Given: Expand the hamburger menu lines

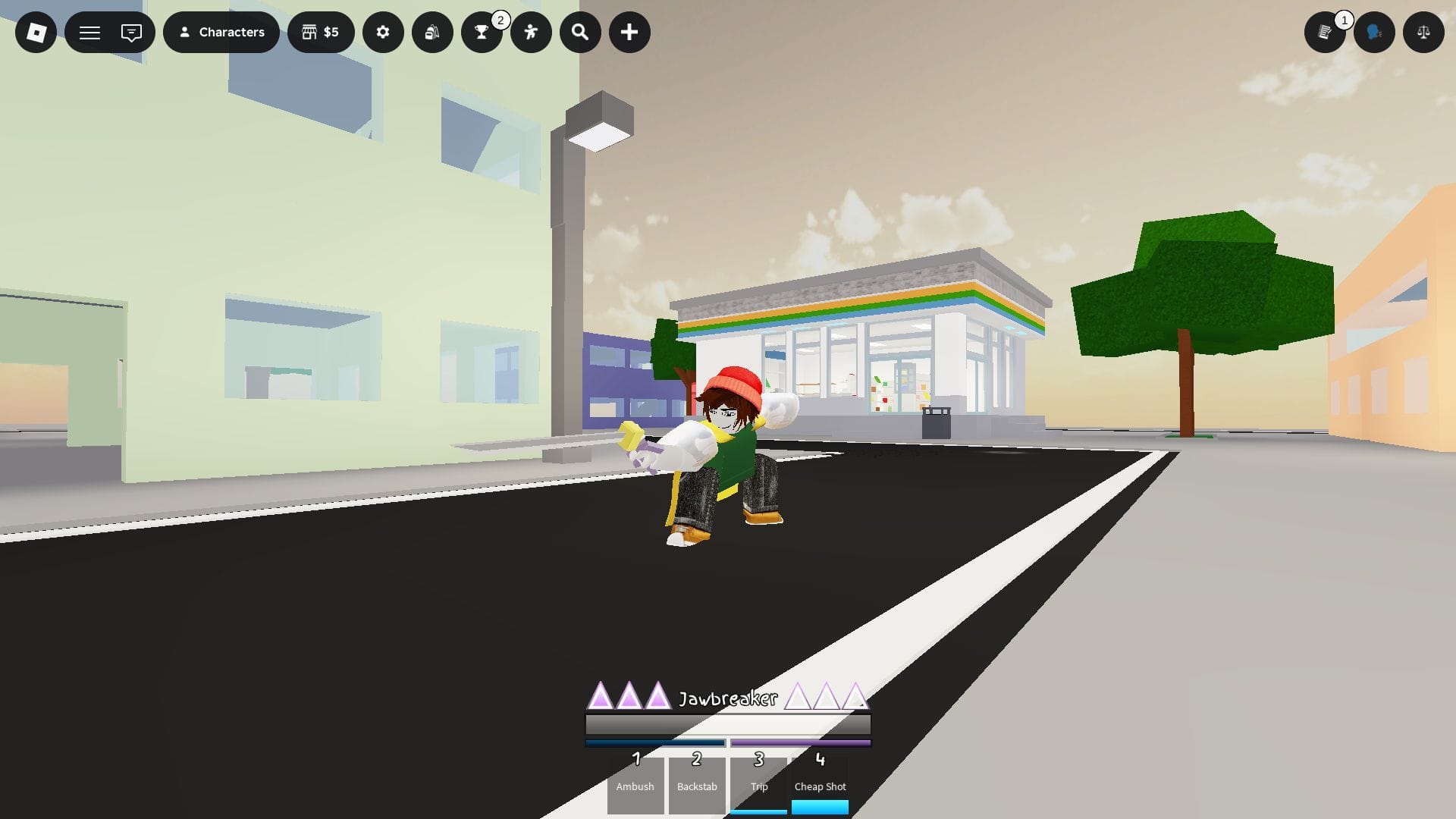Looking at the screenshot, I should click(x=89, y=32).
